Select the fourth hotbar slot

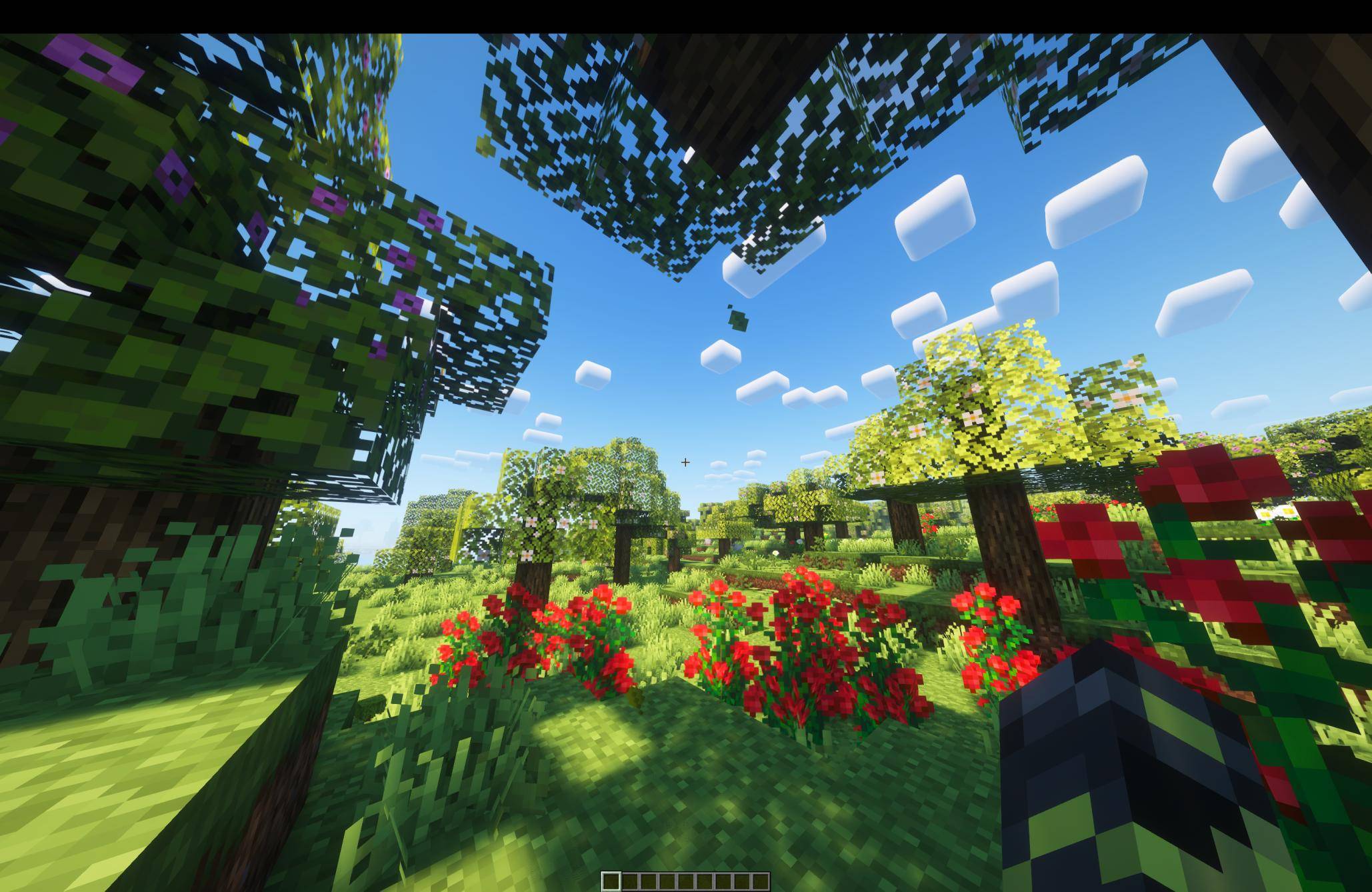pos(667,880)
